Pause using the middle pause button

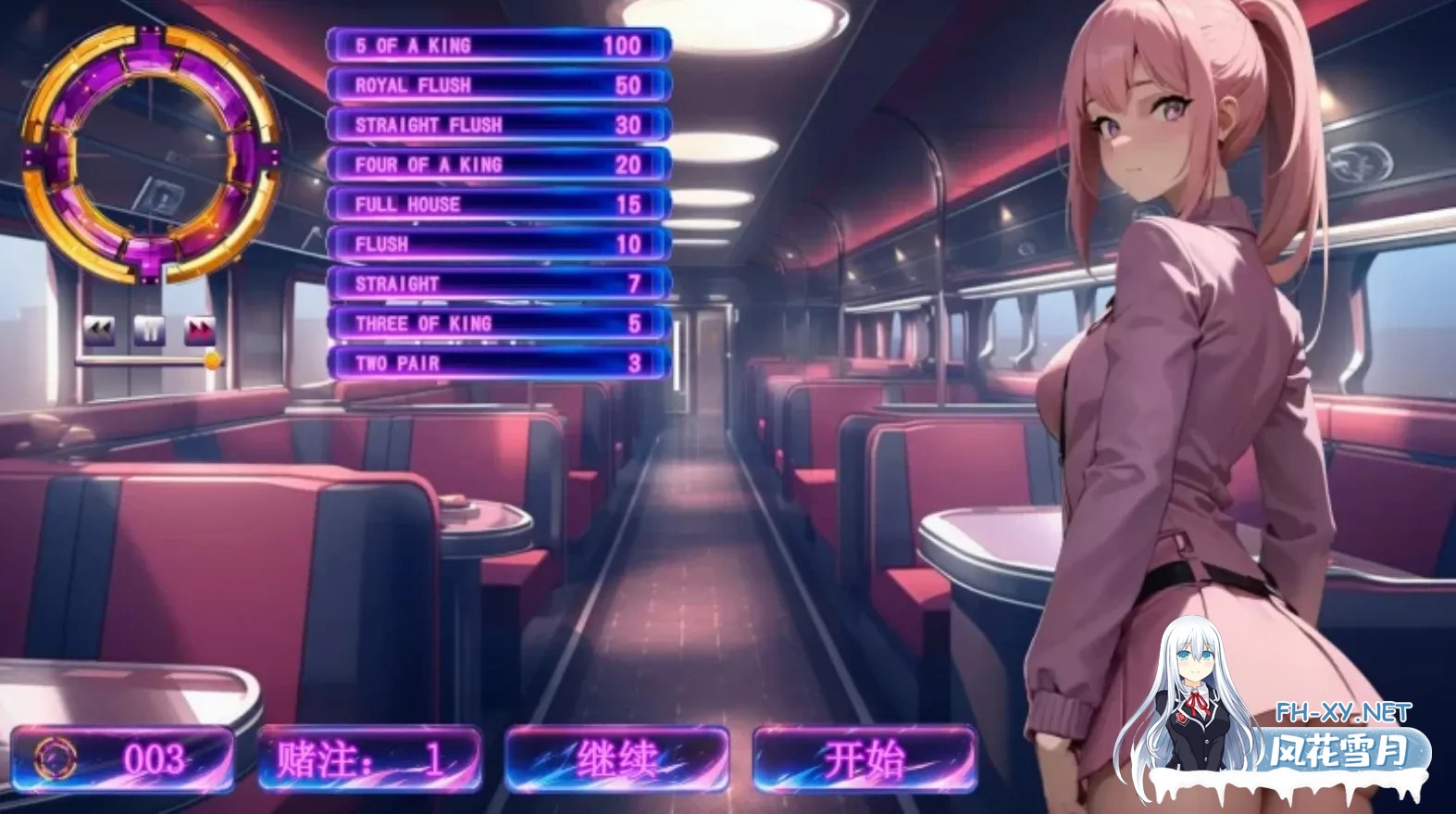(x=150, y=329)
